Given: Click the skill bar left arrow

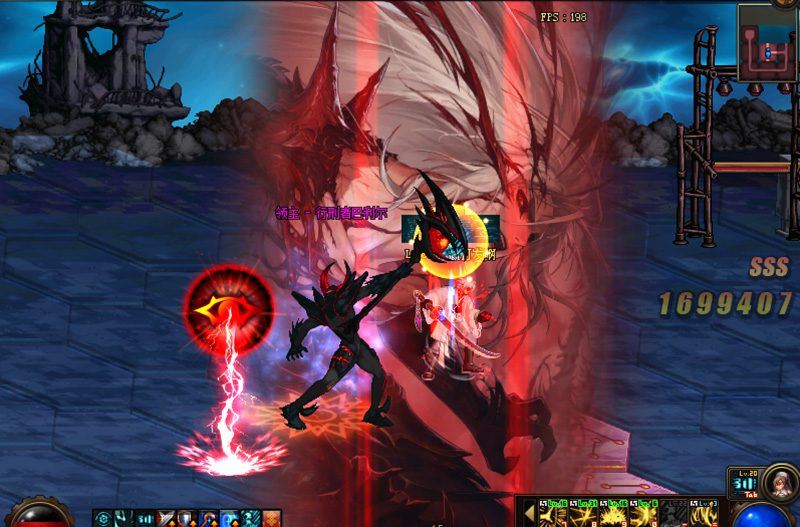Looking at the screenshot, I should coord(528,512).
